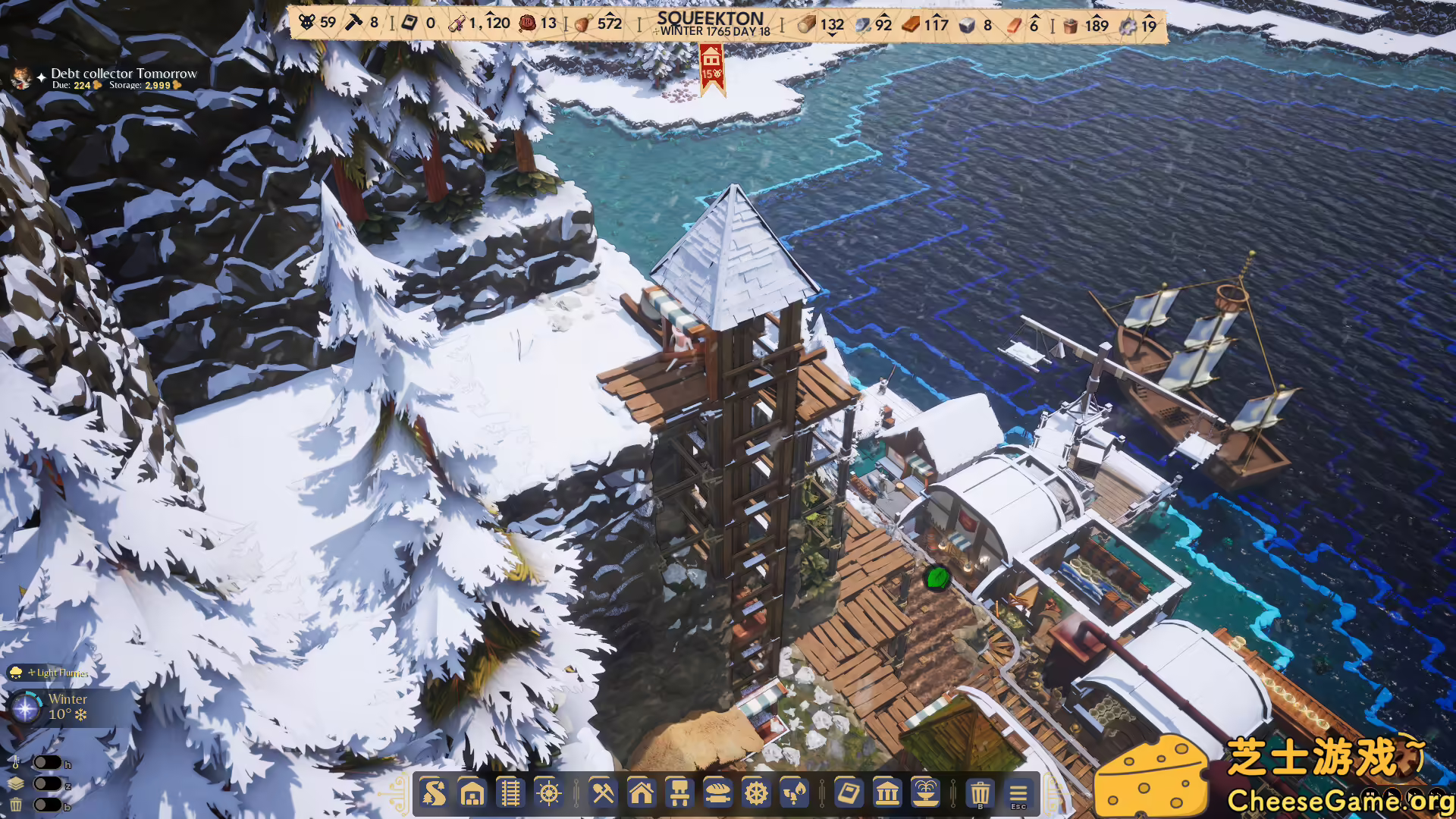The width and height of the screenshot is (1456, 819).
Task: Select the ladder build category
Action: tap(510, 794)
